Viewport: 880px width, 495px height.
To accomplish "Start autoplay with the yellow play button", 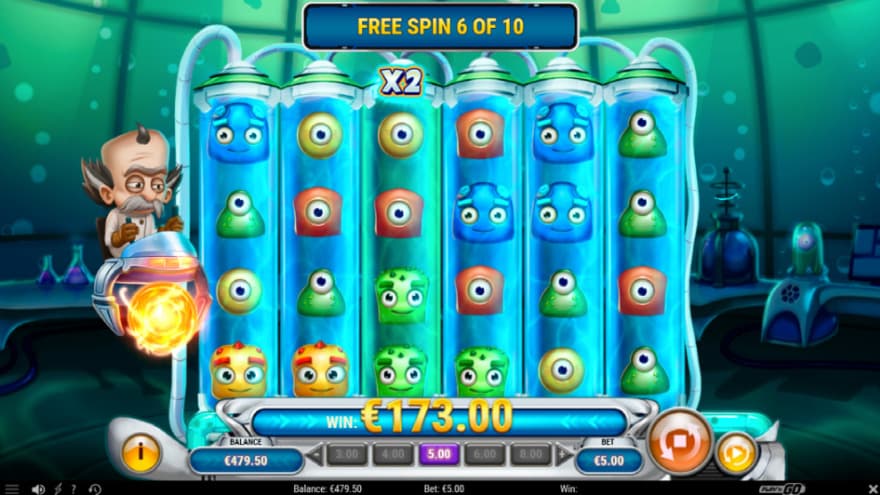I will click(x=735, y=453).
